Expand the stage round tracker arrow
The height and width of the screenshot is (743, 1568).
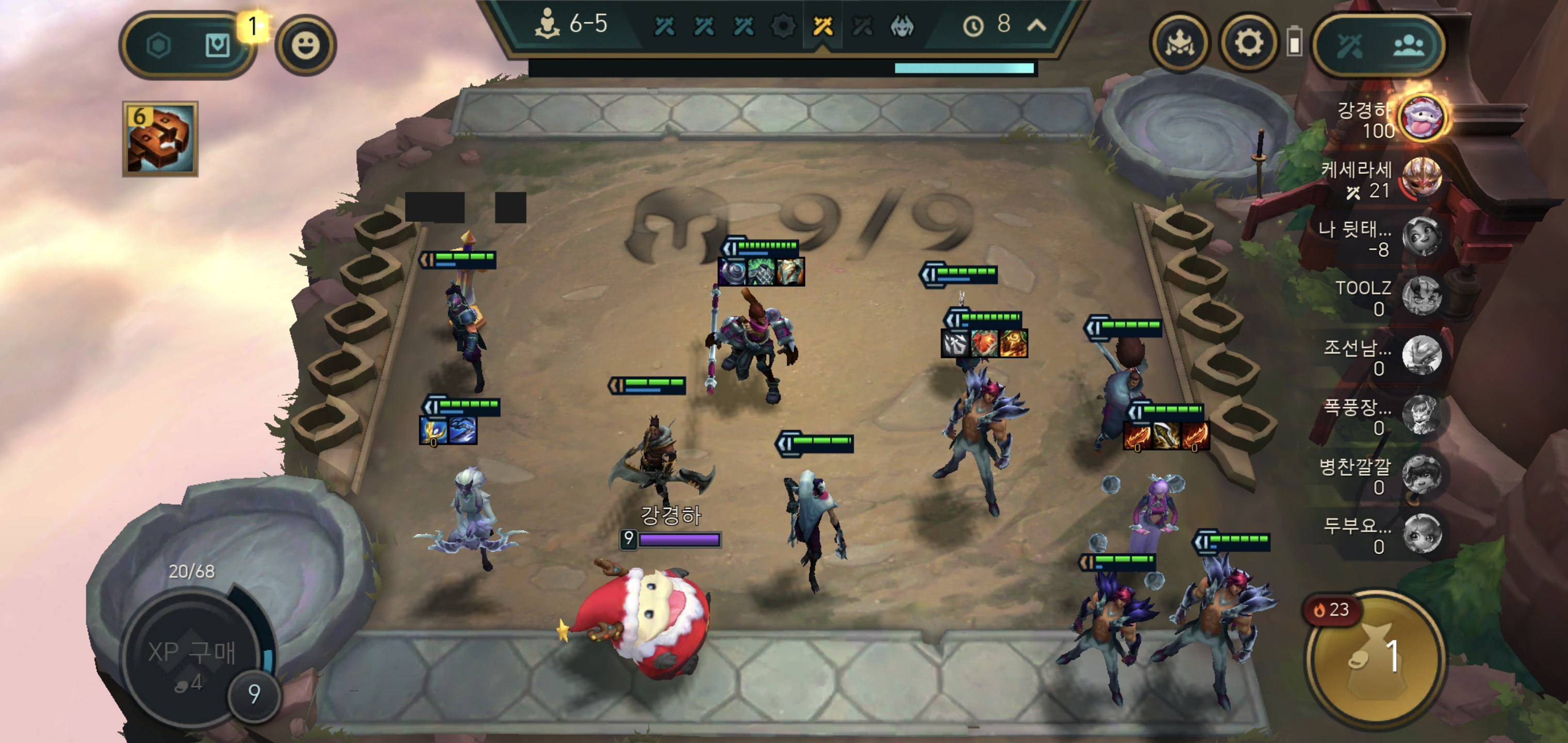[1037, 25]
